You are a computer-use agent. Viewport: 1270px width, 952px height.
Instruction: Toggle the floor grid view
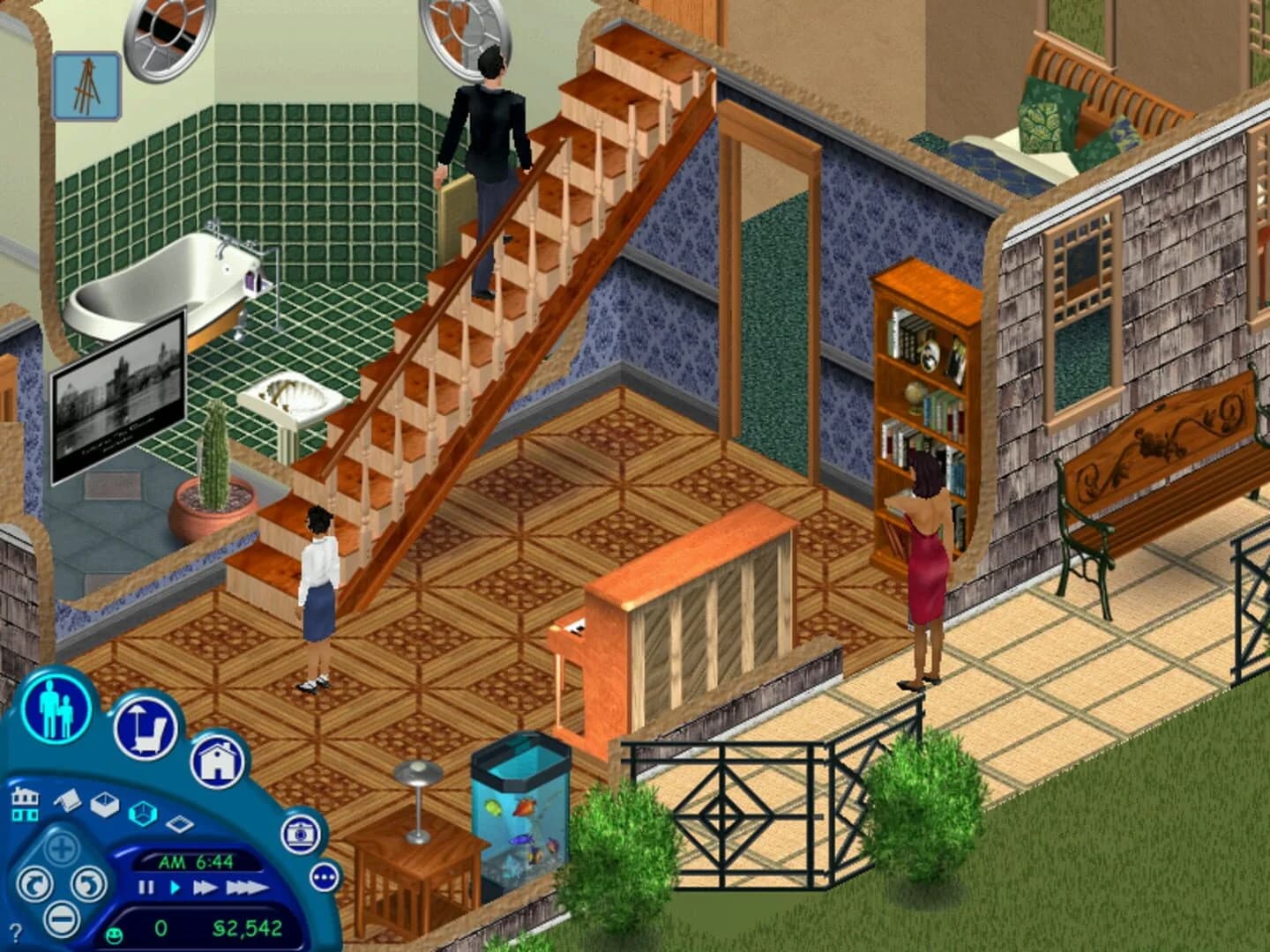coord(180,824)
